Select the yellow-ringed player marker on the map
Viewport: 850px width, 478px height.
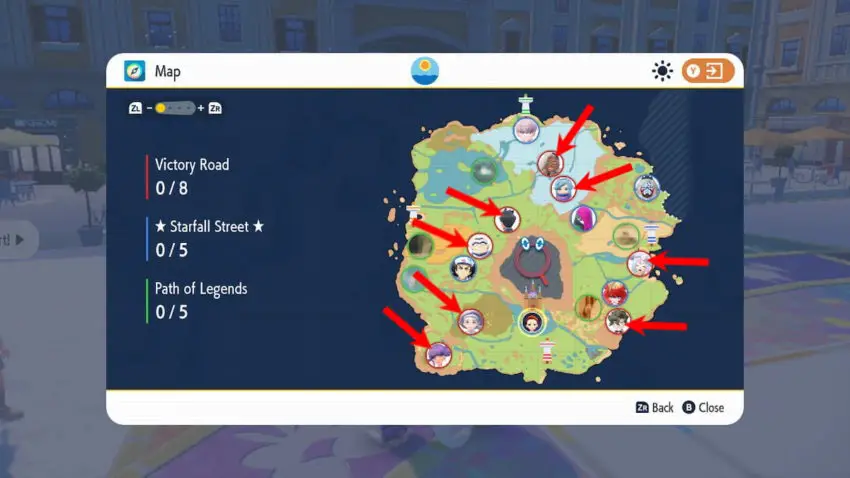[x=532, y=322]
